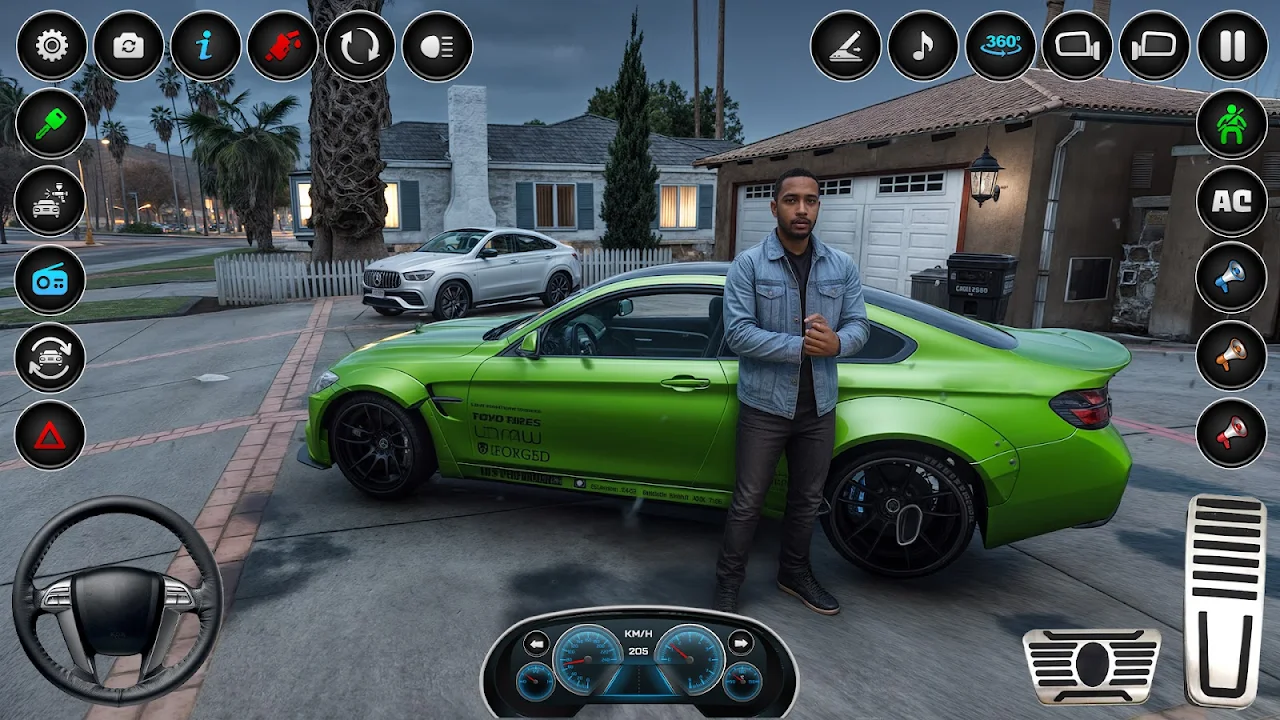Enable the 360° camera view
This screenshot has height=720, width=1280.
(1000, 46)
